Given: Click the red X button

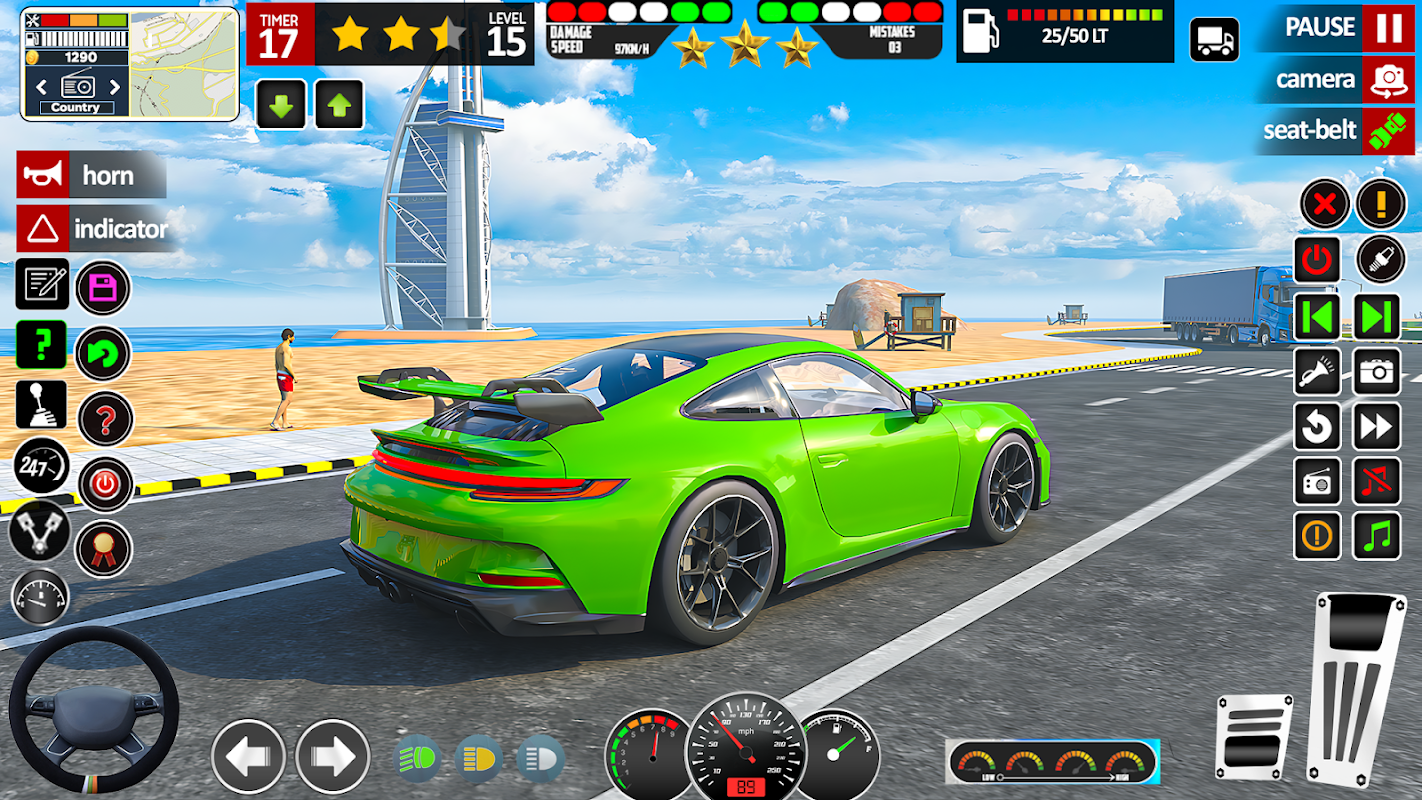Looking at the screenshot, I should click(x=1324, y=204).
